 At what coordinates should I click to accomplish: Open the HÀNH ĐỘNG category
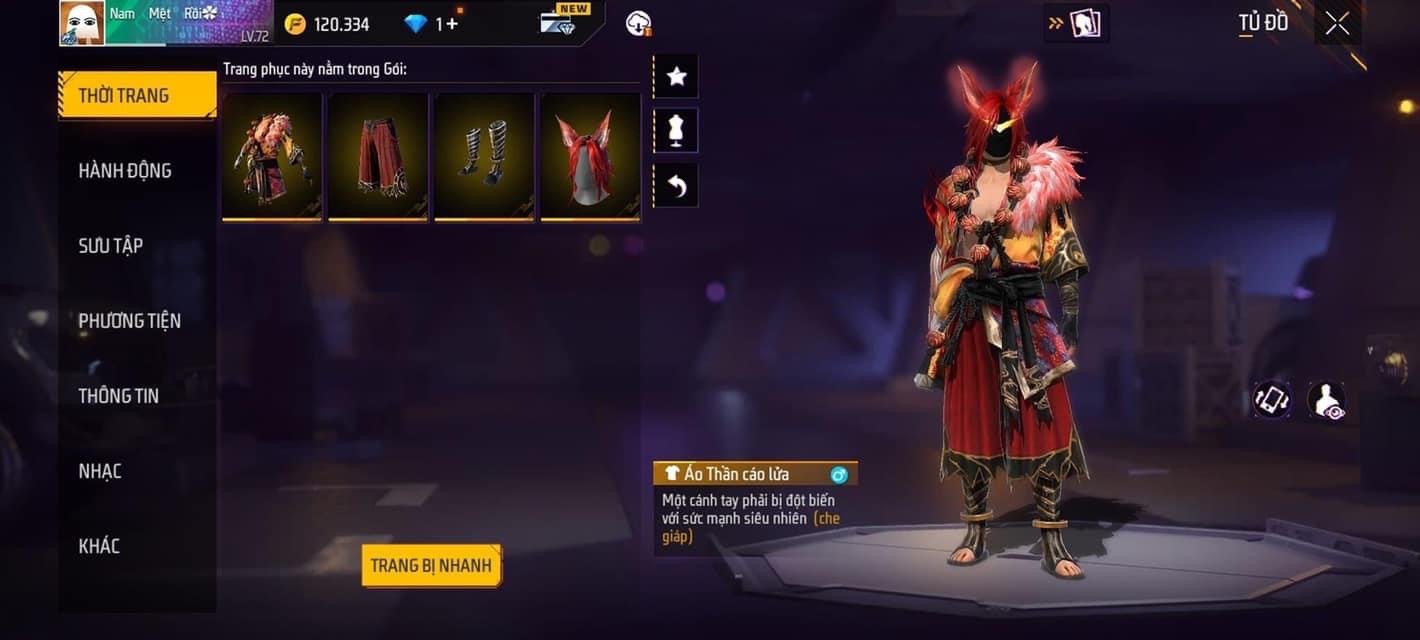tap(125, 171)
